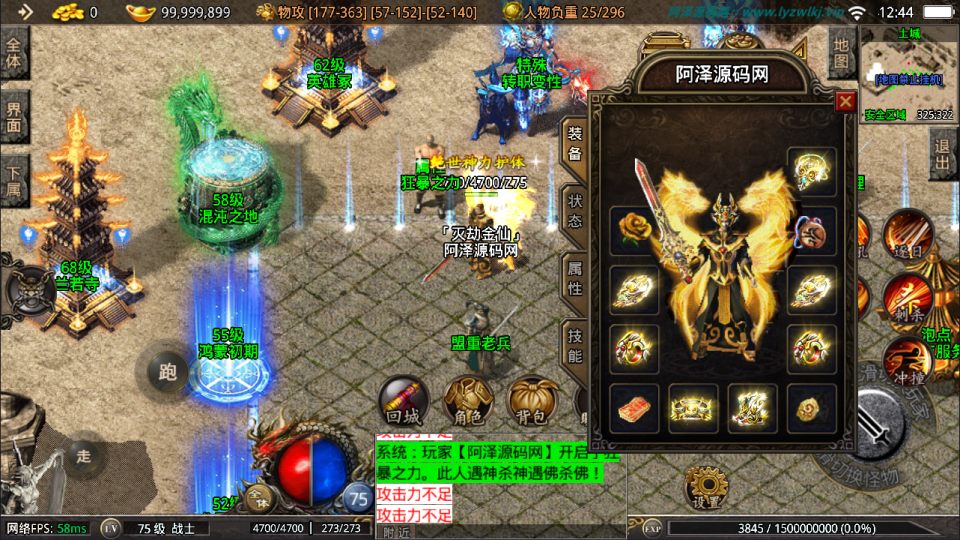Image resolution: width=960 pixels, height=540 pixels.
Task: Click the golden belt equipment slot
Action: tap(693, 408)
